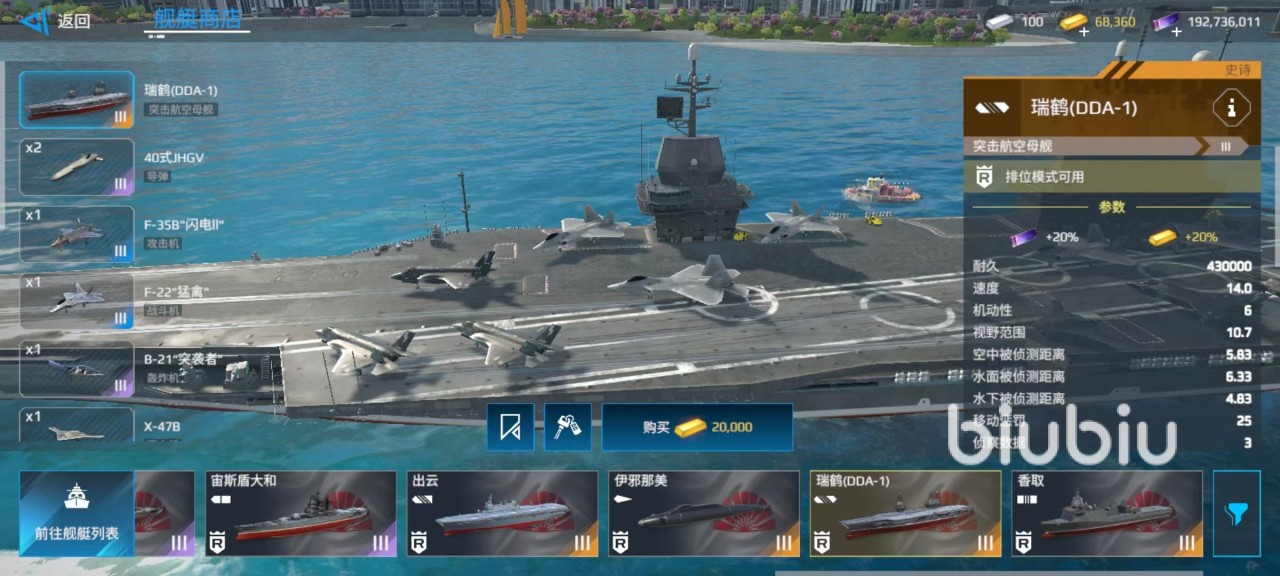Select the F-22 猛禽 fighter slot

click(x=77, y=301)
